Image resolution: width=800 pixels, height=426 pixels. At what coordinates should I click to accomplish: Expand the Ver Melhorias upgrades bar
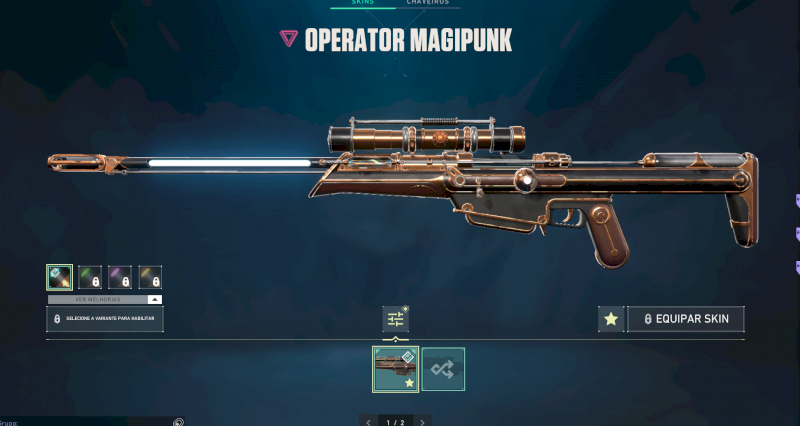click(105, 299)
